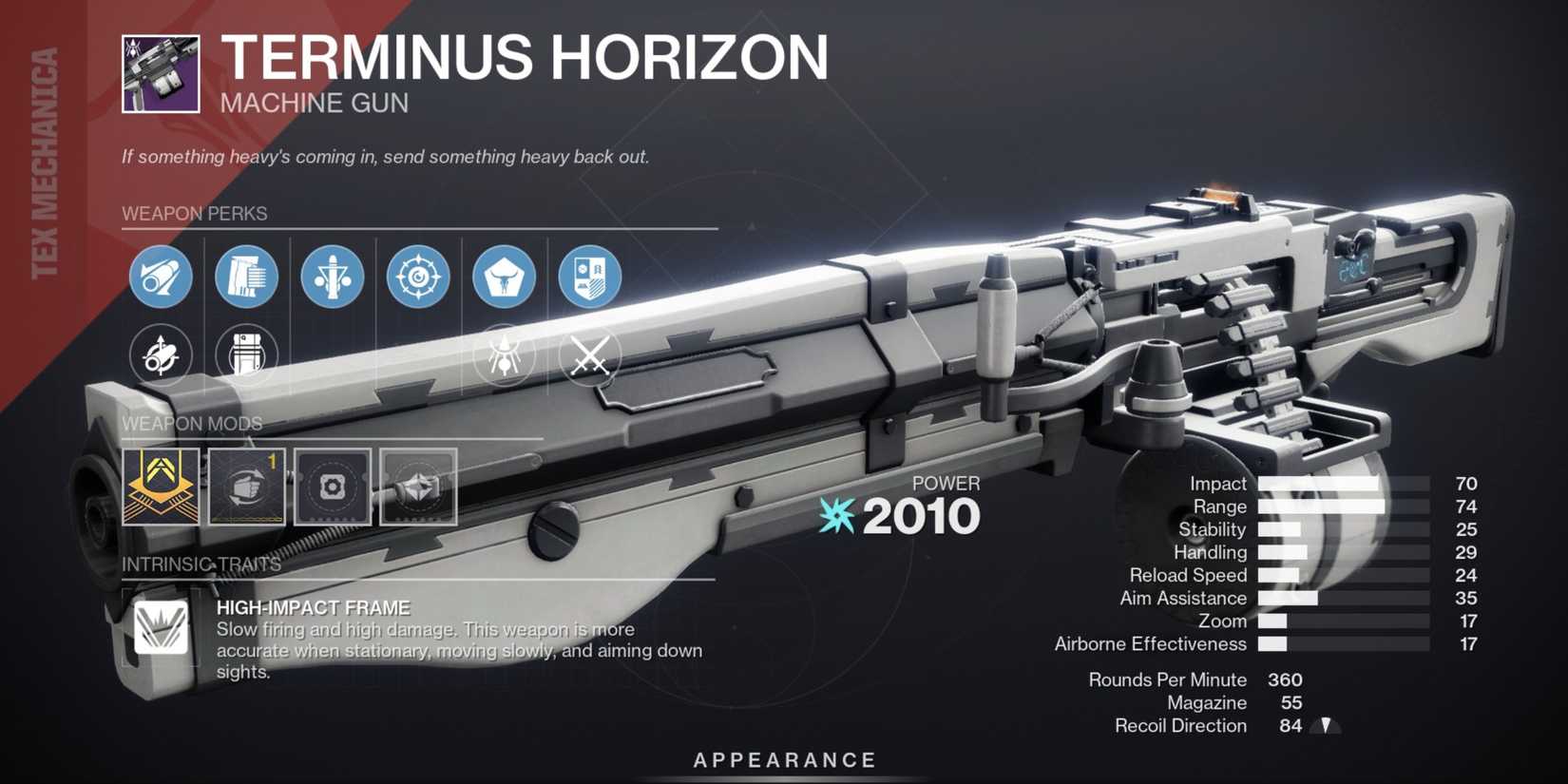Image resolution: width=1568 pixels, height=784 pixels.
Task: Switch to the spike-shaped alternate perk option
Action: [x=505, y=356]
